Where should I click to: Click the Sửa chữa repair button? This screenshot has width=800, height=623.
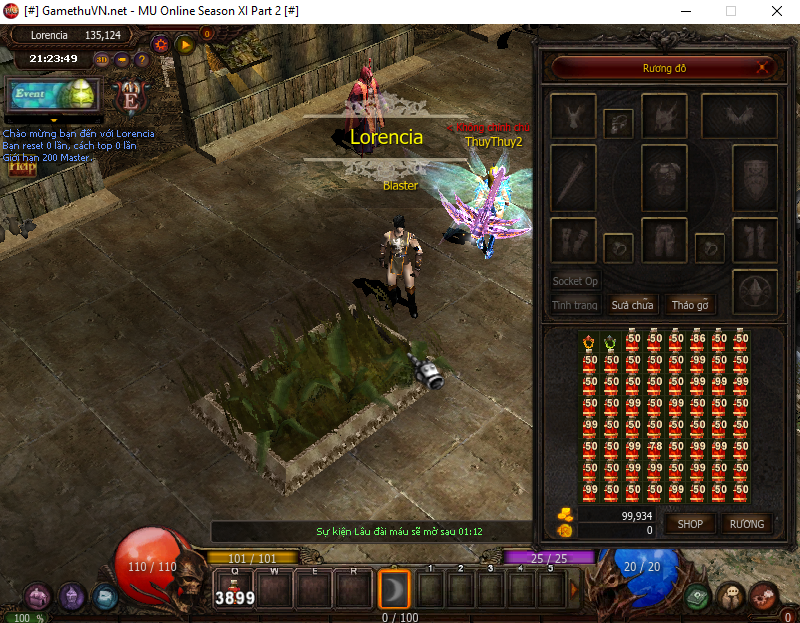coord(633,305)
